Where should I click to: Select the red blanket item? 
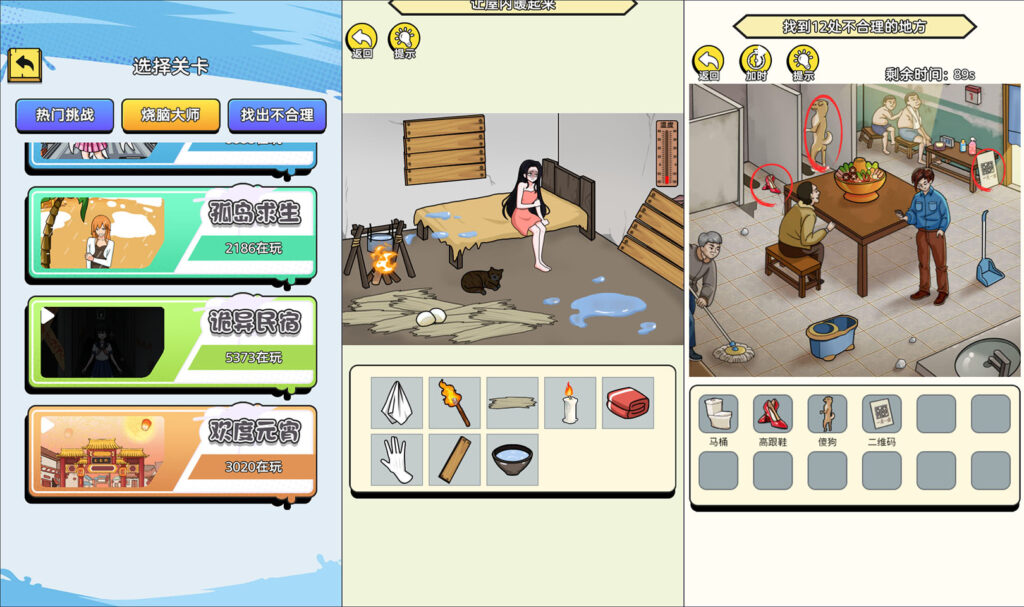click(628, 402)
